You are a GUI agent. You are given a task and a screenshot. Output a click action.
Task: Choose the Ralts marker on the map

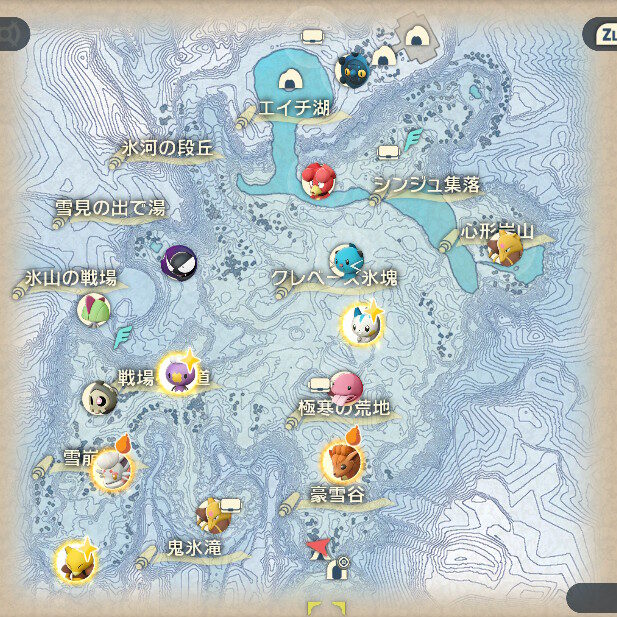[94, 309]
